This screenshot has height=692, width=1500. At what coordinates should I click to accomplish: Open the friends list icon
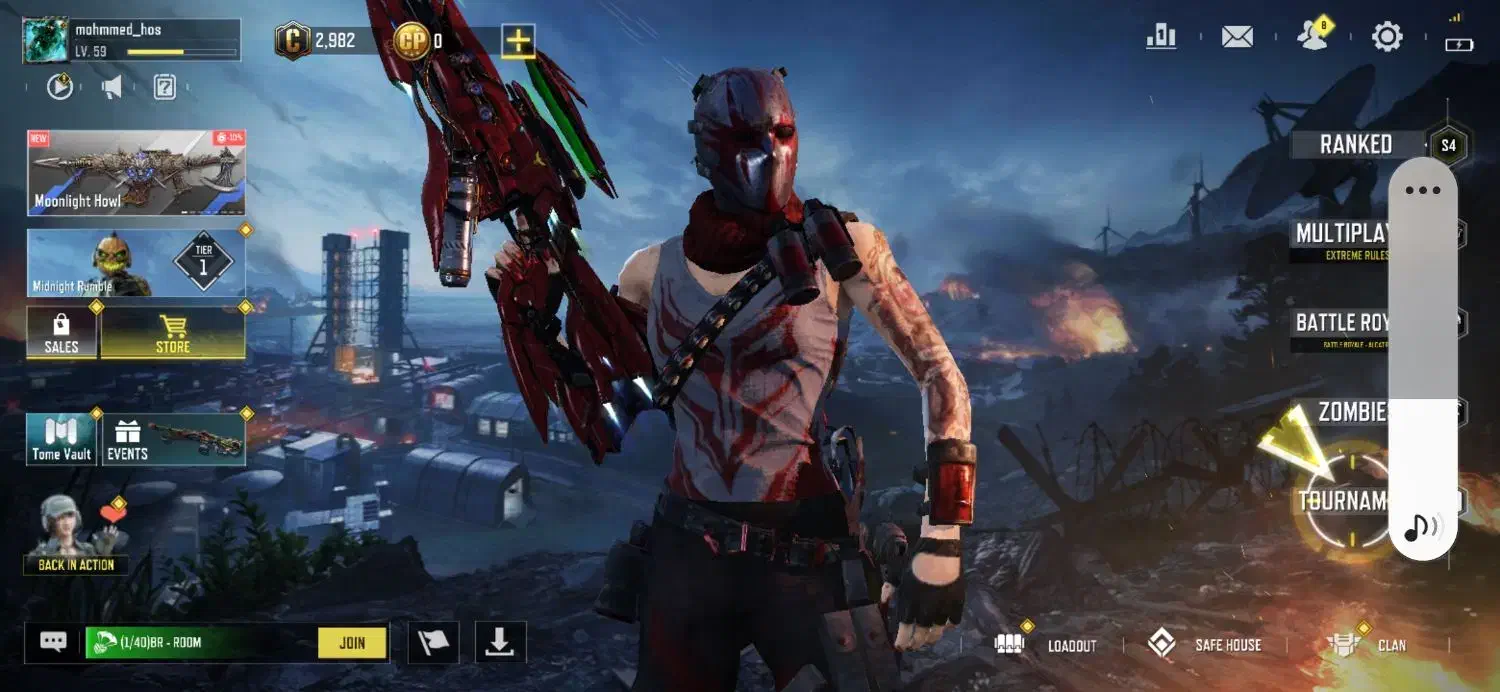coord(1312,38)
